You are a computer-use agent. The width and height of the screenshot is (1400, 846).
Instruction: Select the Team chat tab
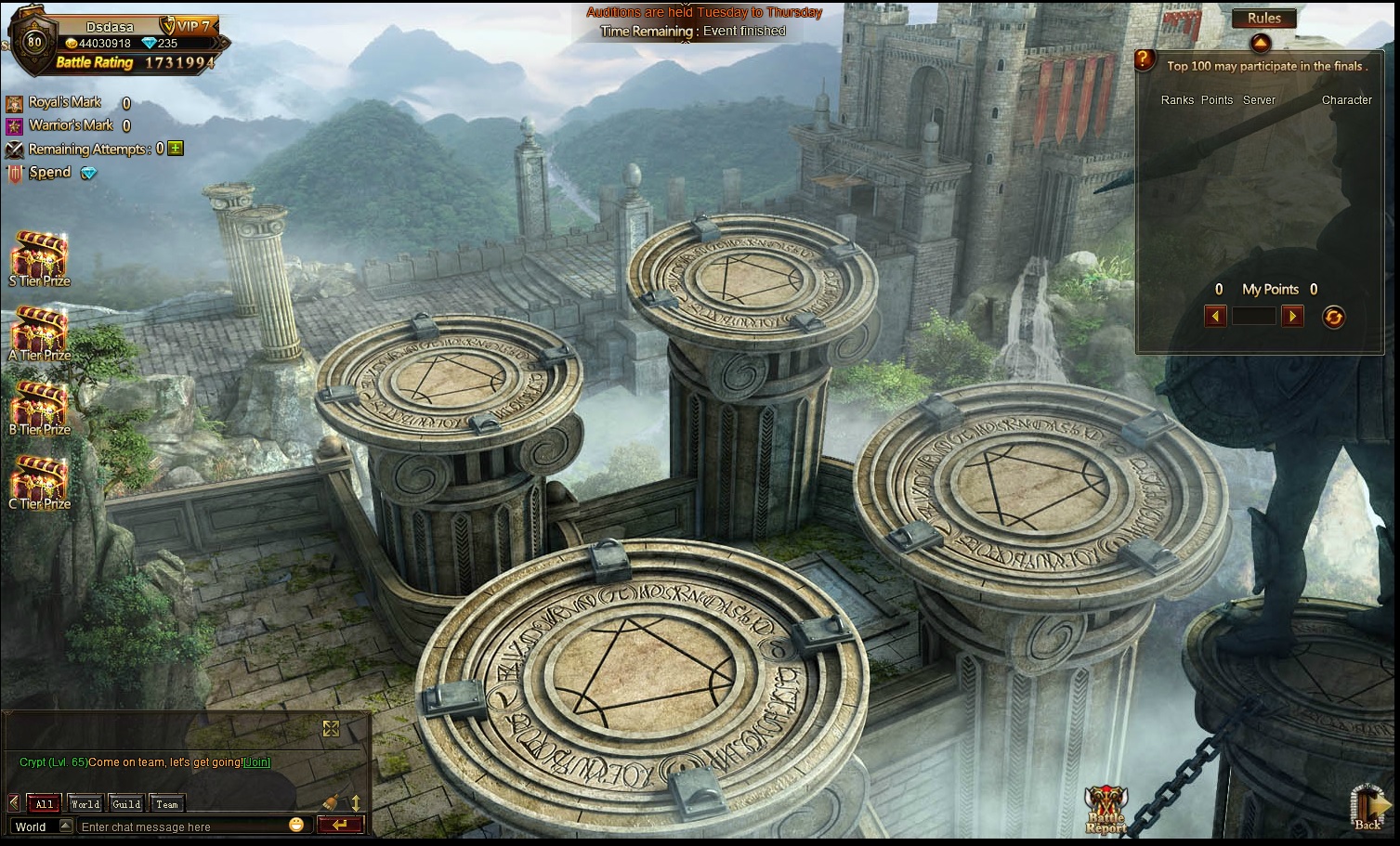coord(167,804)
